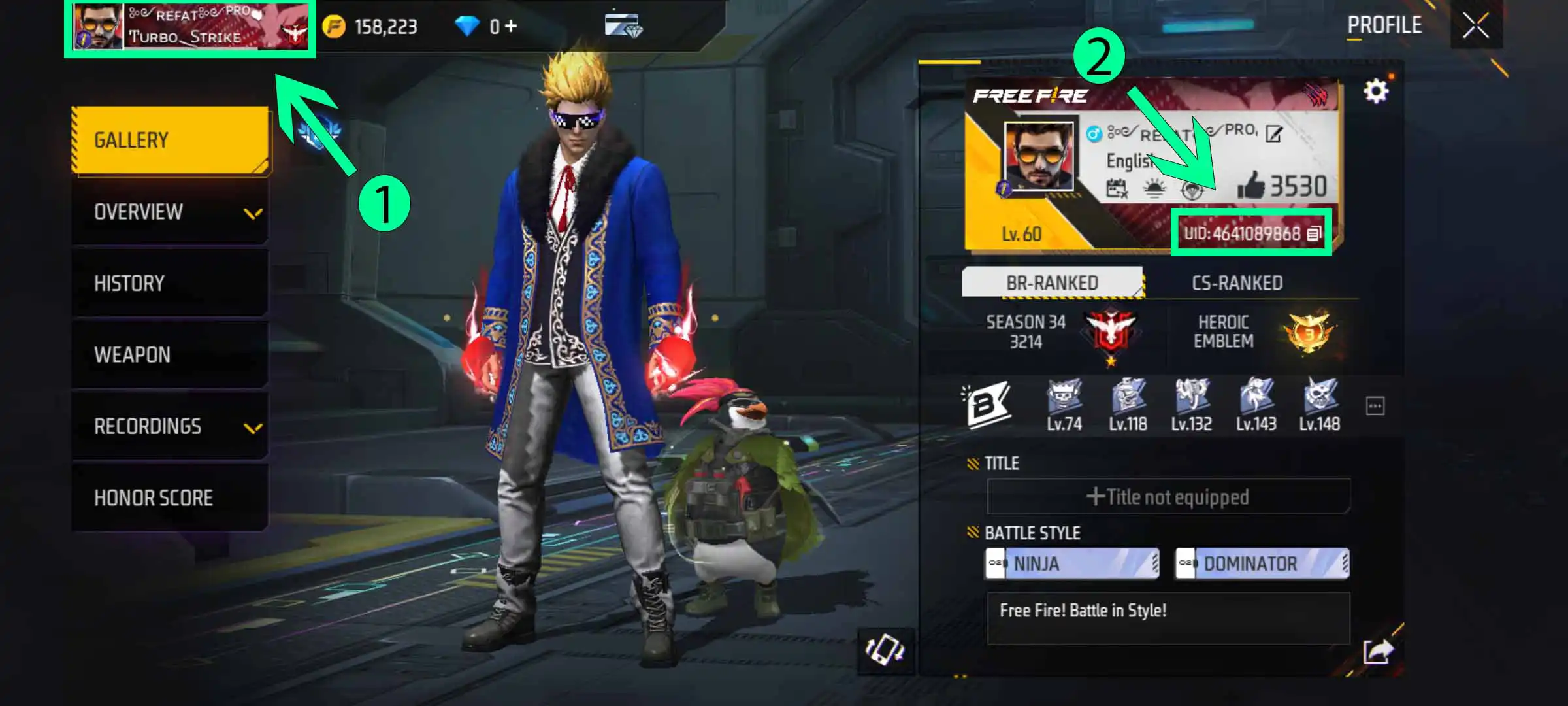The width and height of the screenshot is (1568, 706).
Task: Select the Weapon menu entry
Action: pos(170,354)
